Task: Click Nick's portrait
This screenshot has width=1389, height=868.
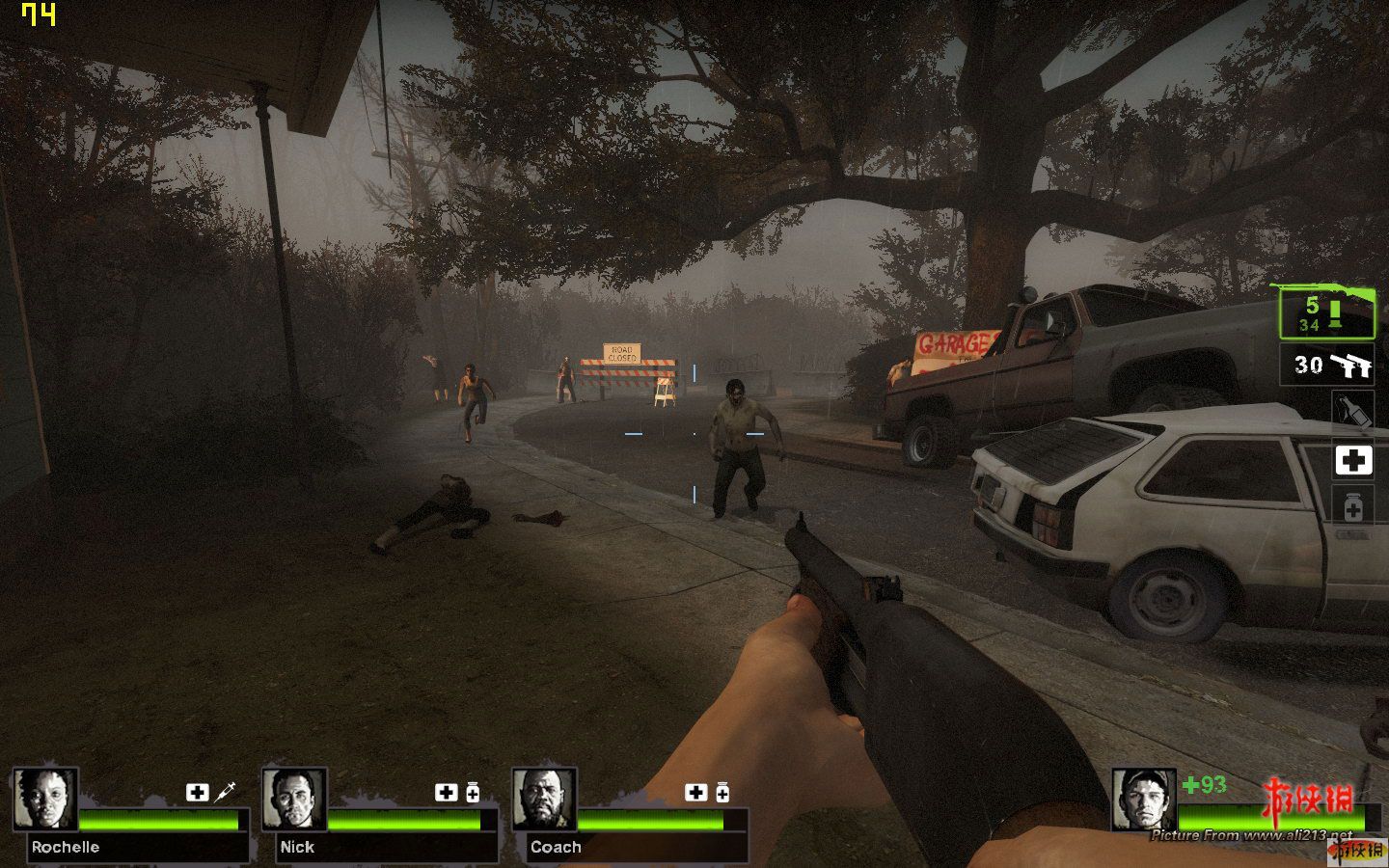Action: (x=294, y=799)
